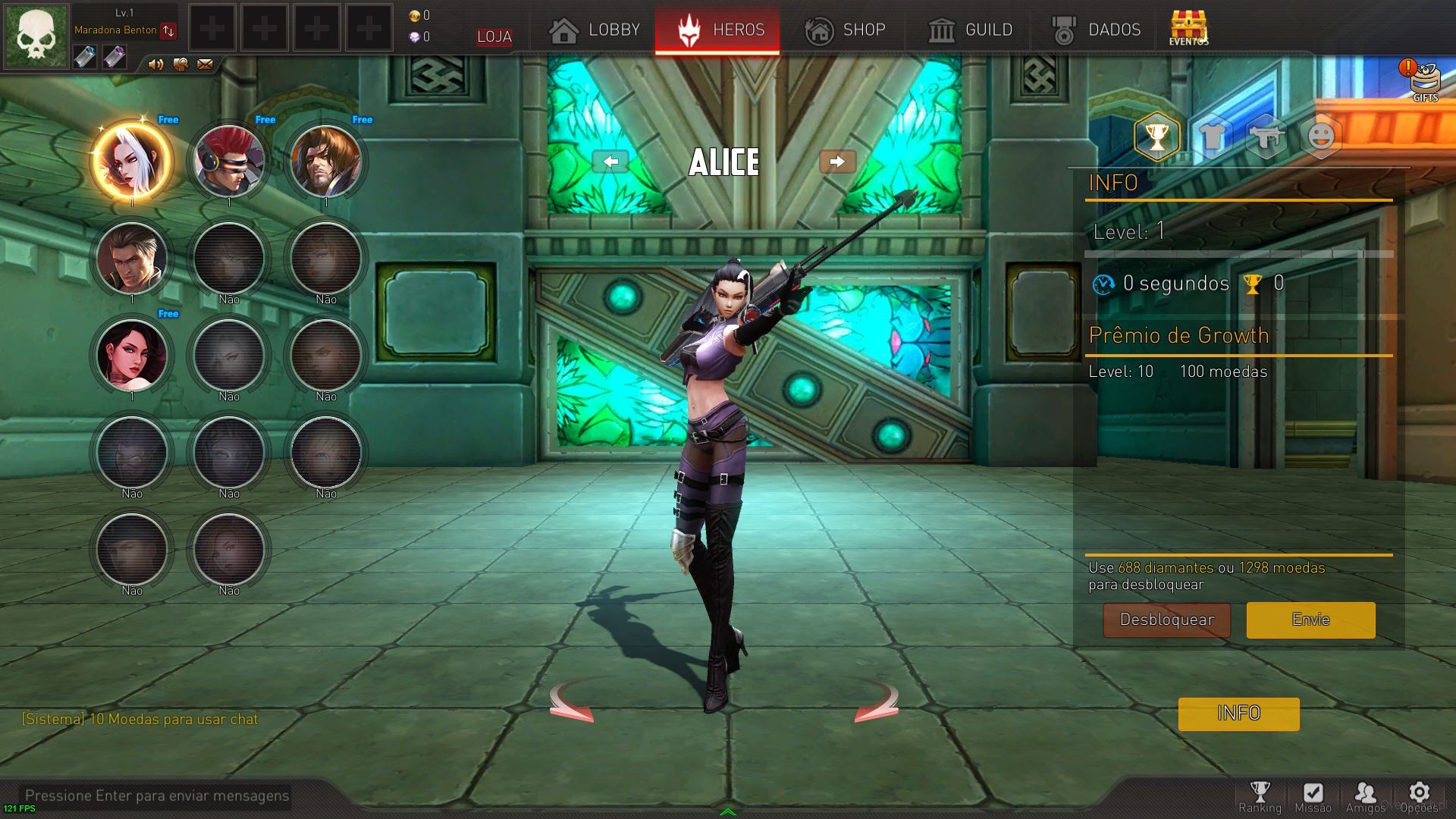This screenshot has width=1456, height=819.
Task: Switch to the SHOP tab
Action: click(x=845, y=30)
